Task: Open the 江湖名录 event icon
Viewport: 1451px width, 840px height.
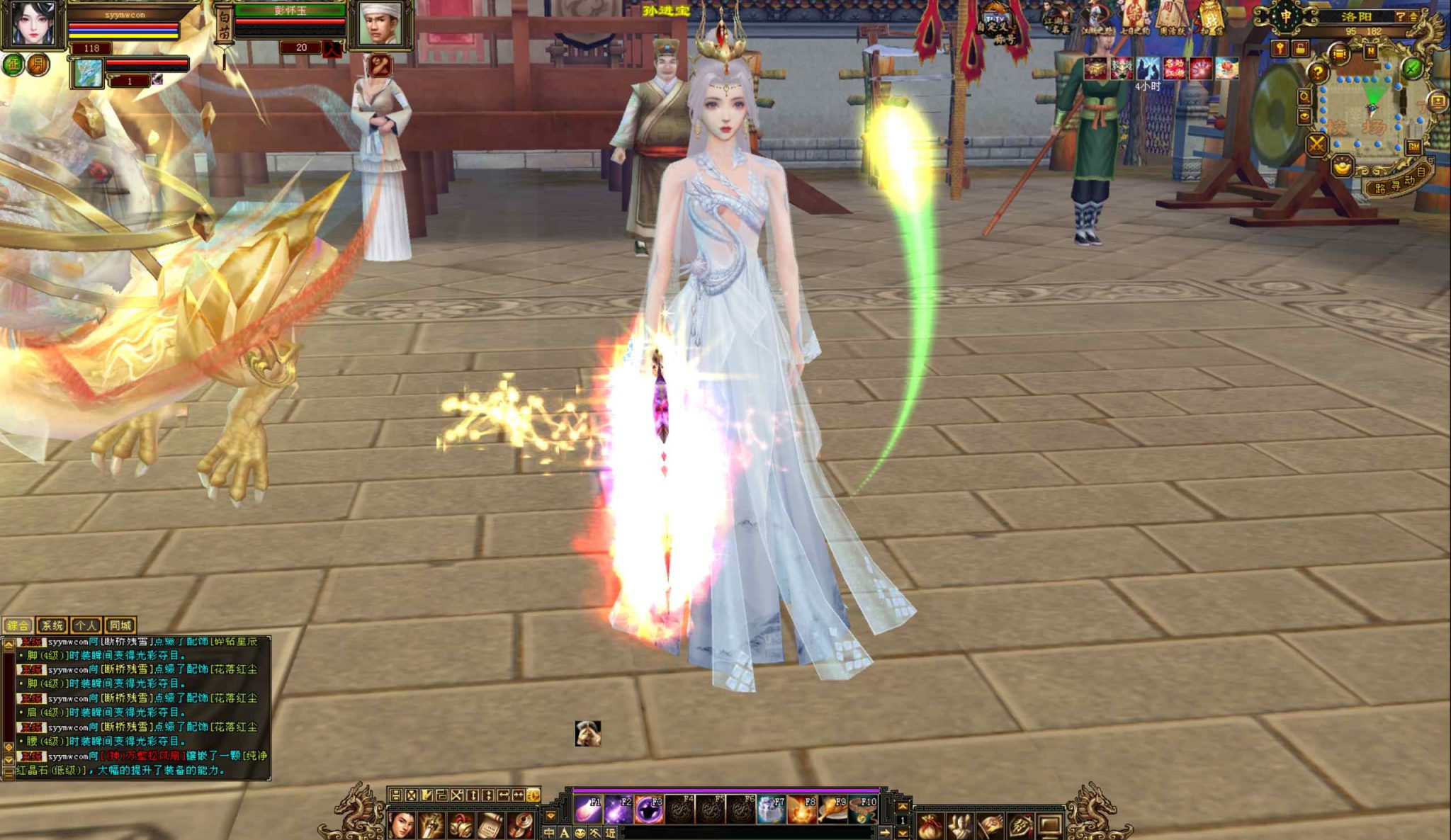Action: click(1057, 20)
